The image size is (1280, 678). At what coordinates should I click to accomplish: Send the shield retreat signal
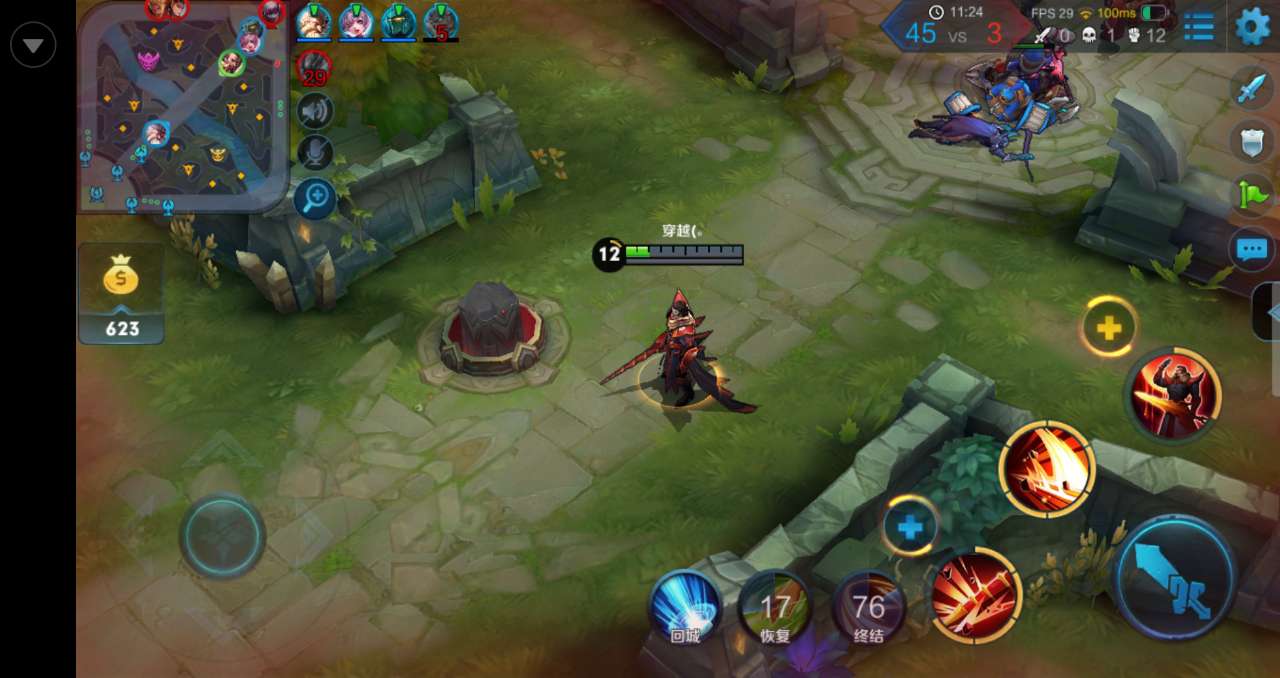point(1252,141)
